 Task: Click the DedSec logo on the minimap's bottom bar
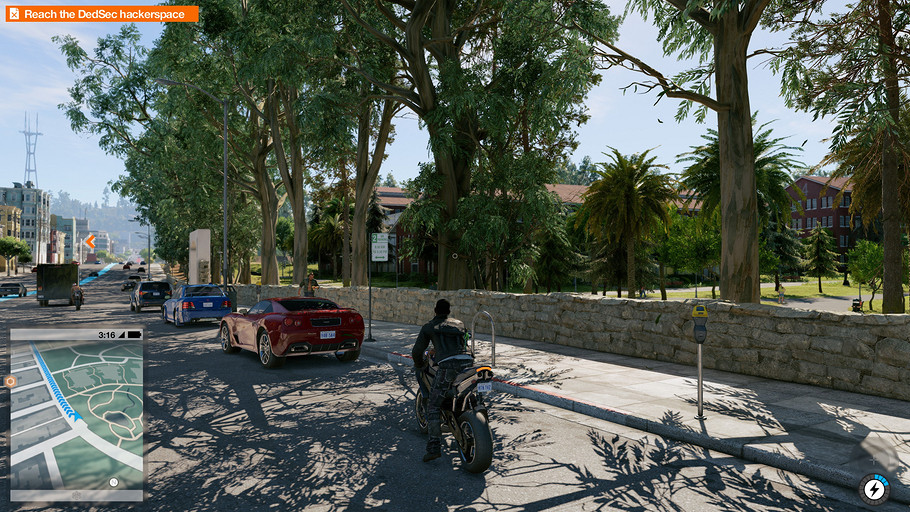(77, 494)
